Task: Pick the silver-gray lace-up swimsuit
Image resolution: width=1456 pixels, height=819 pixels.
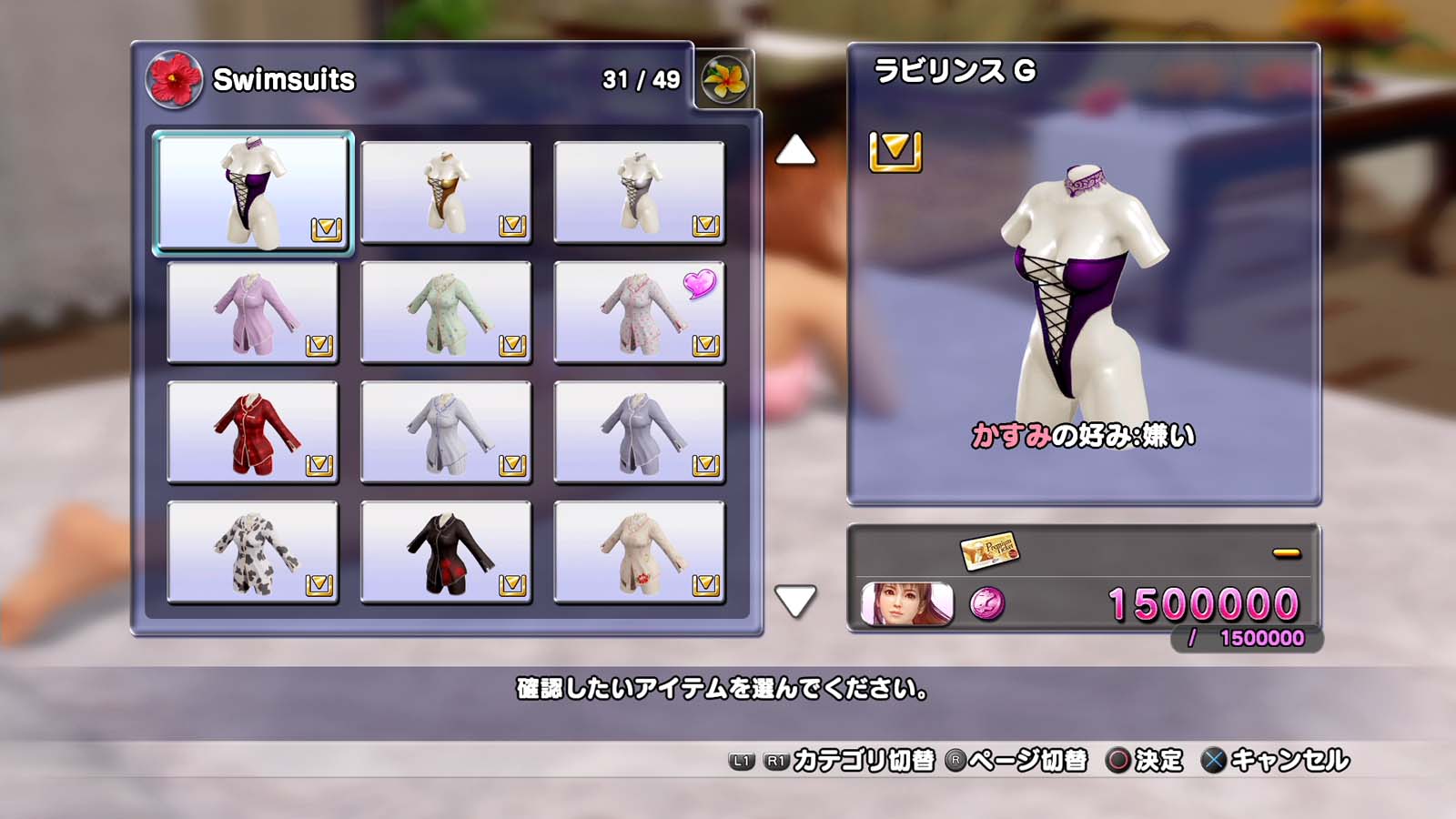Action: [639, 192]
